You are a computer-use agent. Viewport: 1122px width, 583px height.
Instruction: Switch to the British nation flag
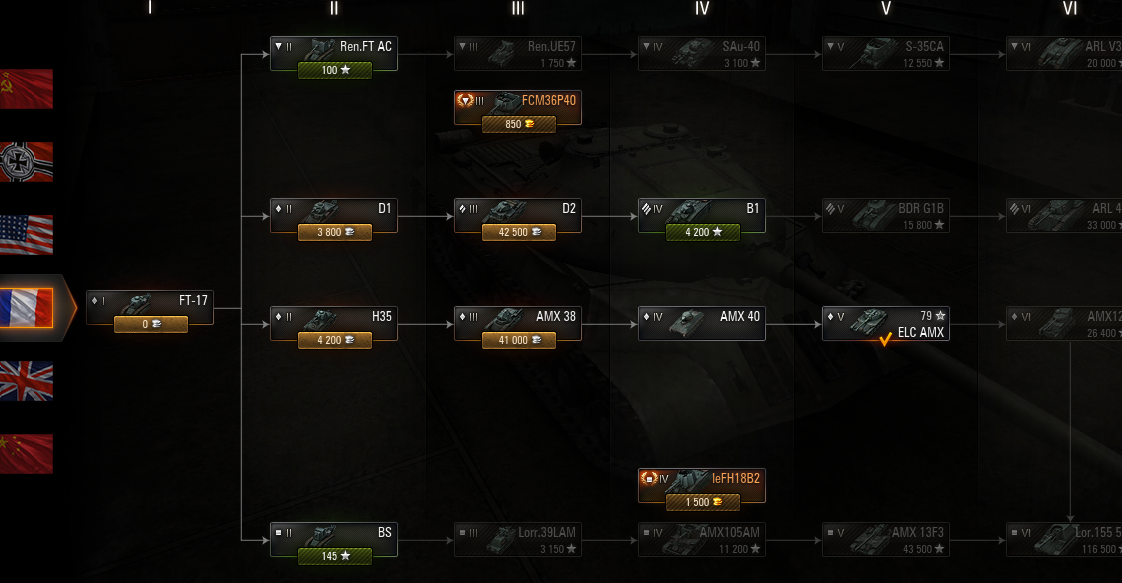[x=26, y=381]
